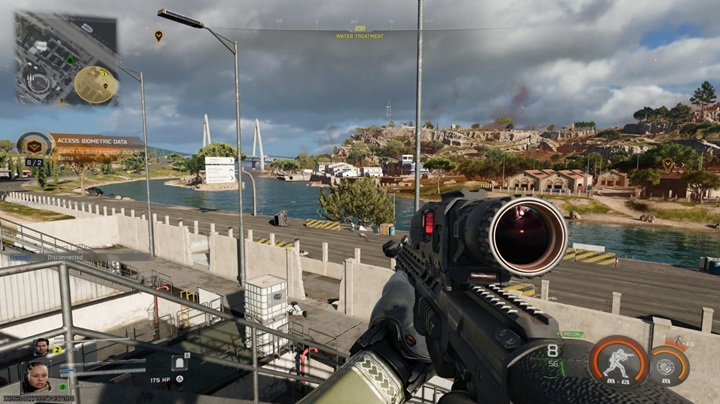
Task: Click the yellow circled zone on minimap
Action: pos(96,84)
